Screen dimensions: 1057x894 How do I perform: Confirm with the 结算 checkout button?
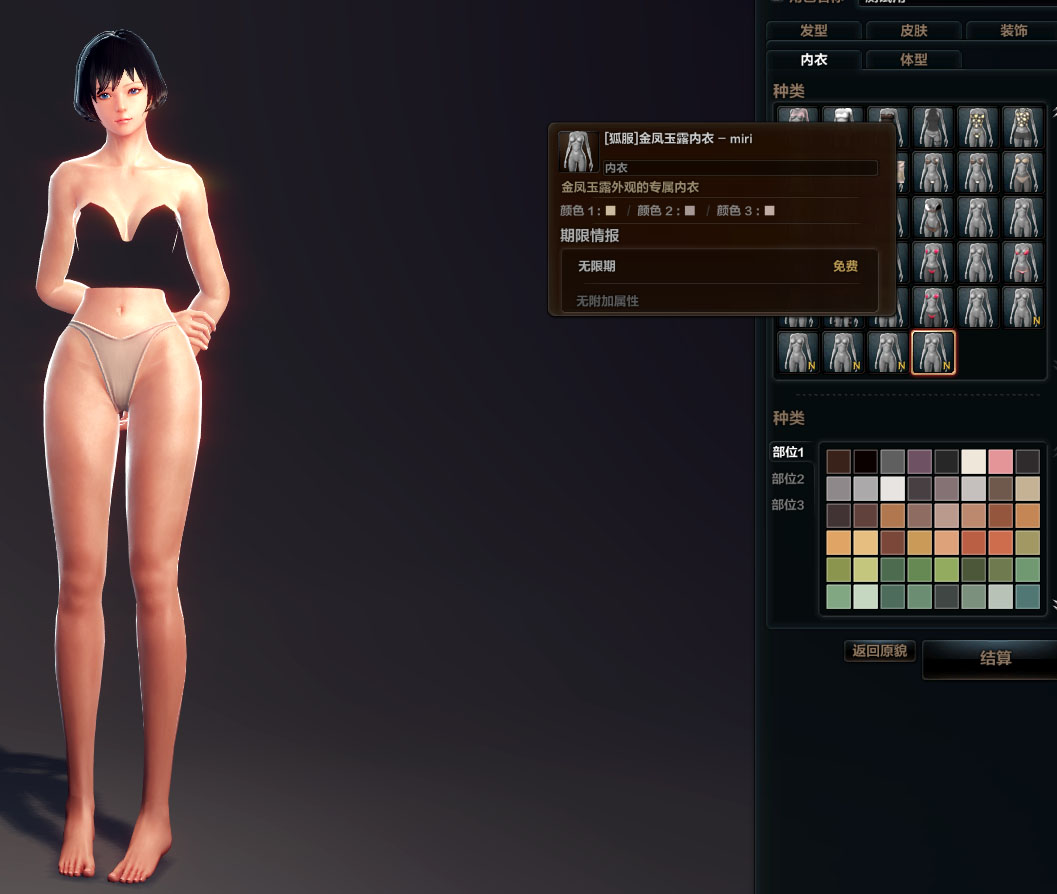[994, 659]
